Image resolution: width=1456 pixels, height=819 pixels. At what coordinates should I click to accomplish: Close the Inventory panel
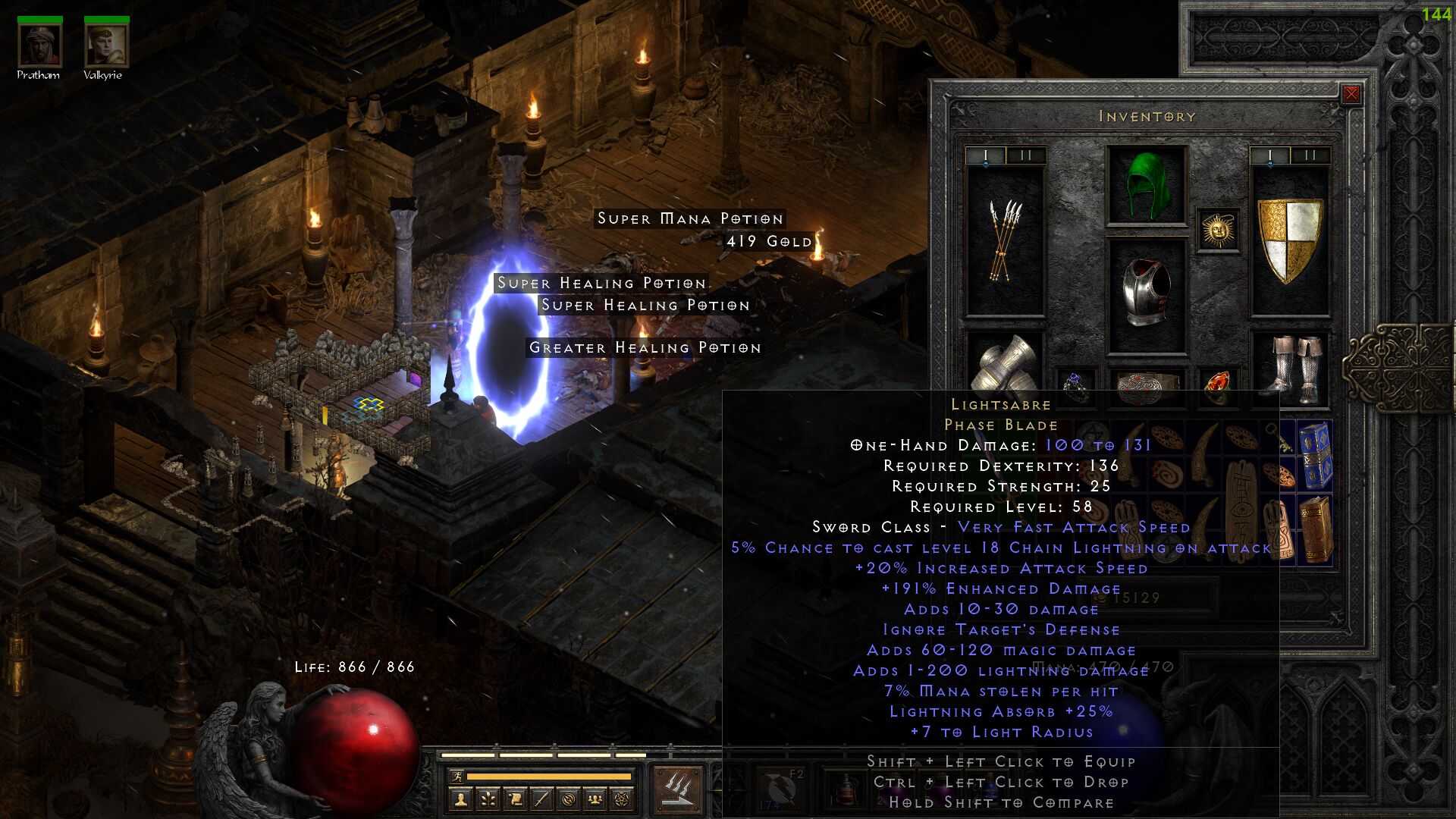(x=1351, y=94)
